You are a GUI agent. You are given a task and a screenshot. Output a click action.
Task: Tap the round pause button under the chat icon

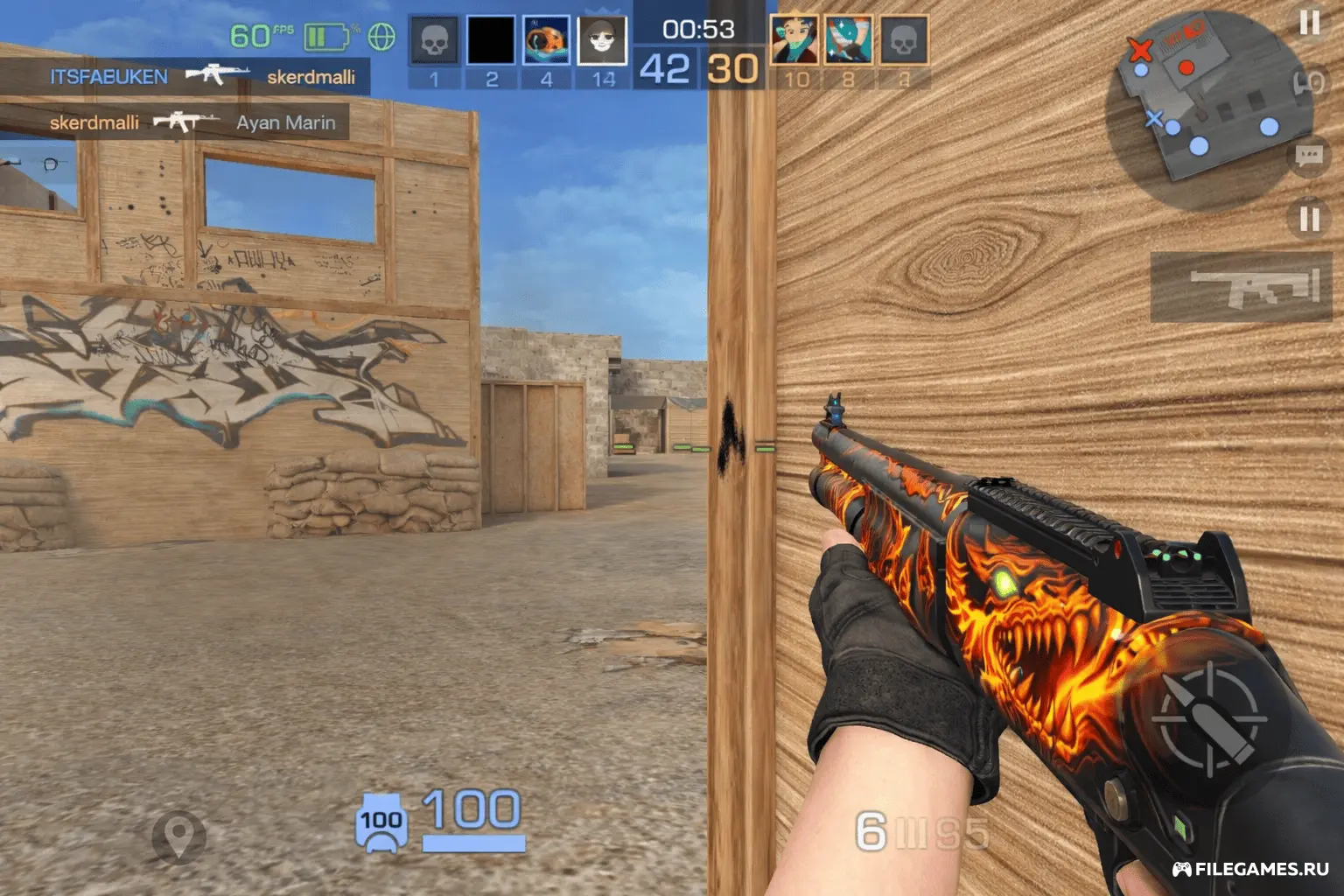(x=1309, y=217)
